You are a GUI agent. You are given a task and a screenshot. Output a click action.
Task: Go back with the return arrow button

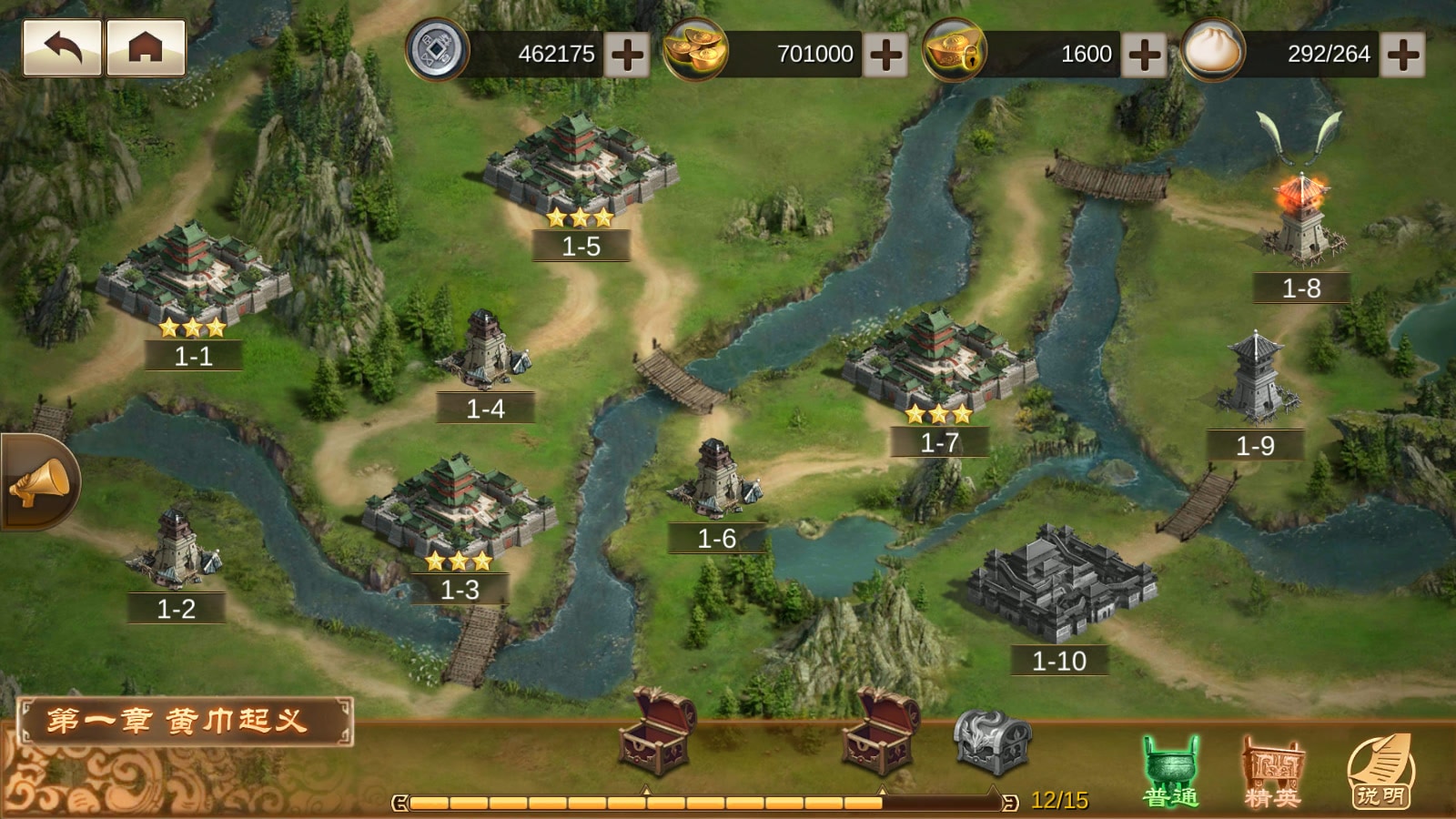pos(62,47)
